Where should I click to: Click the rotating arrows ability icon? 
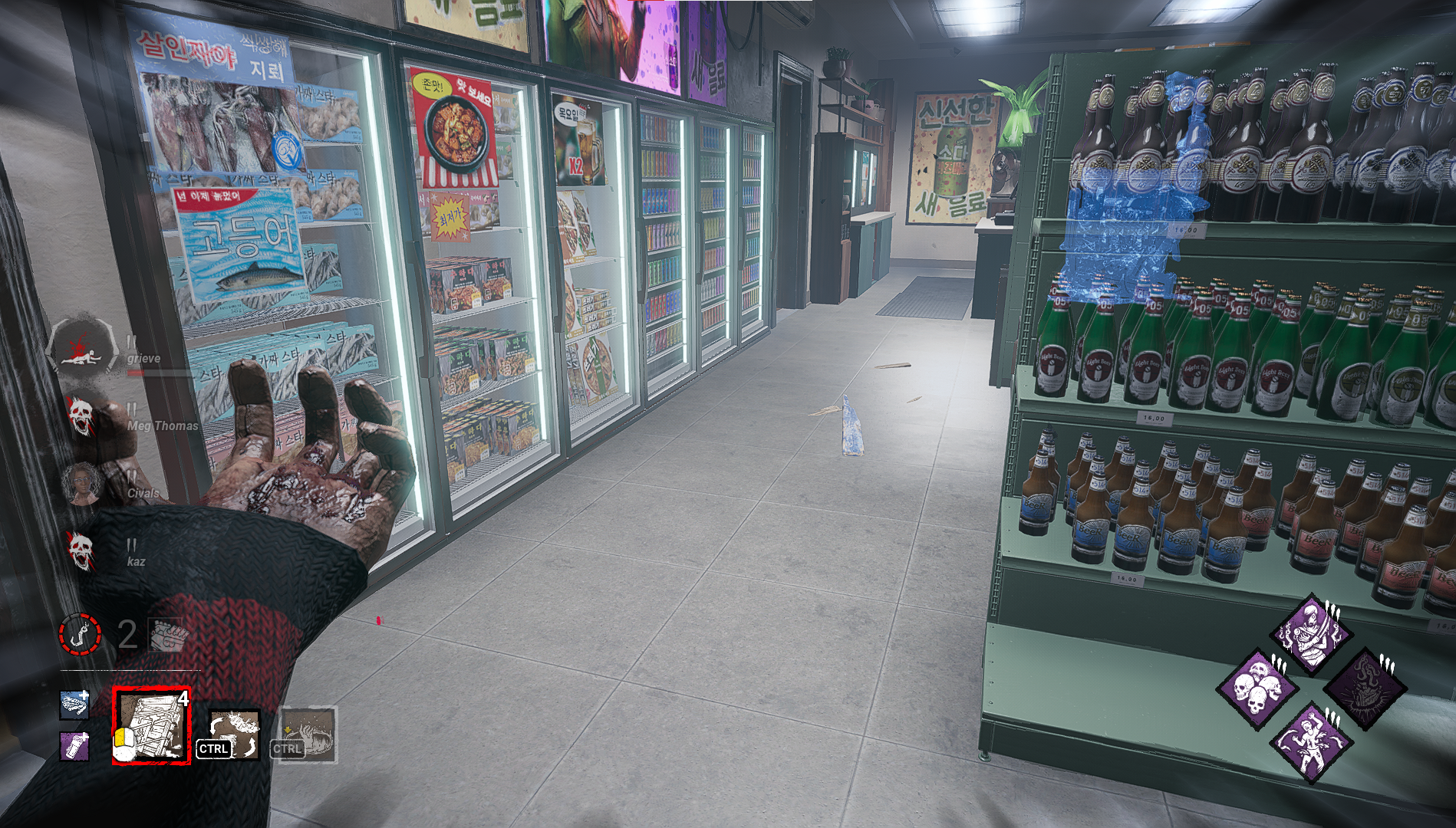[235, 733]
